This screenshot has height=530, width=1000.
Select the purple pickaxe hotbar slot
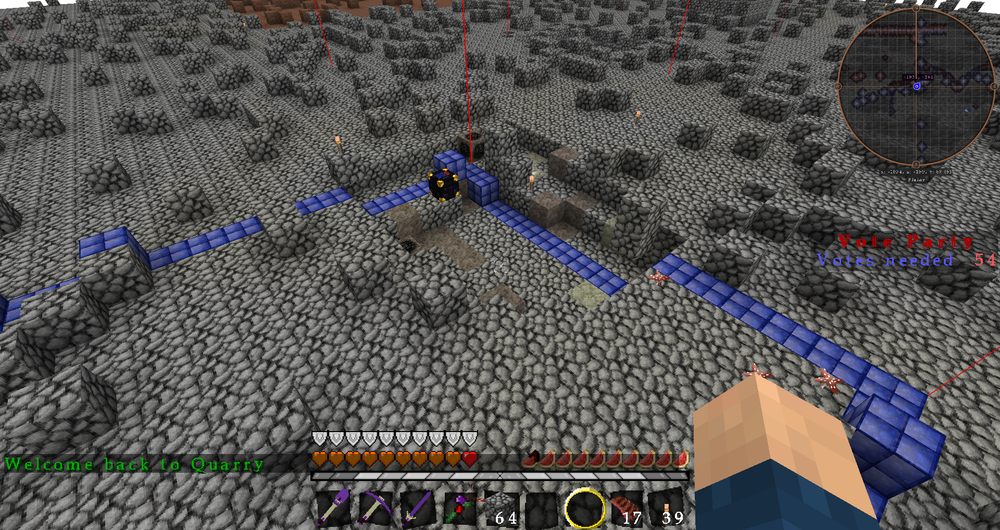pos(376,508)
